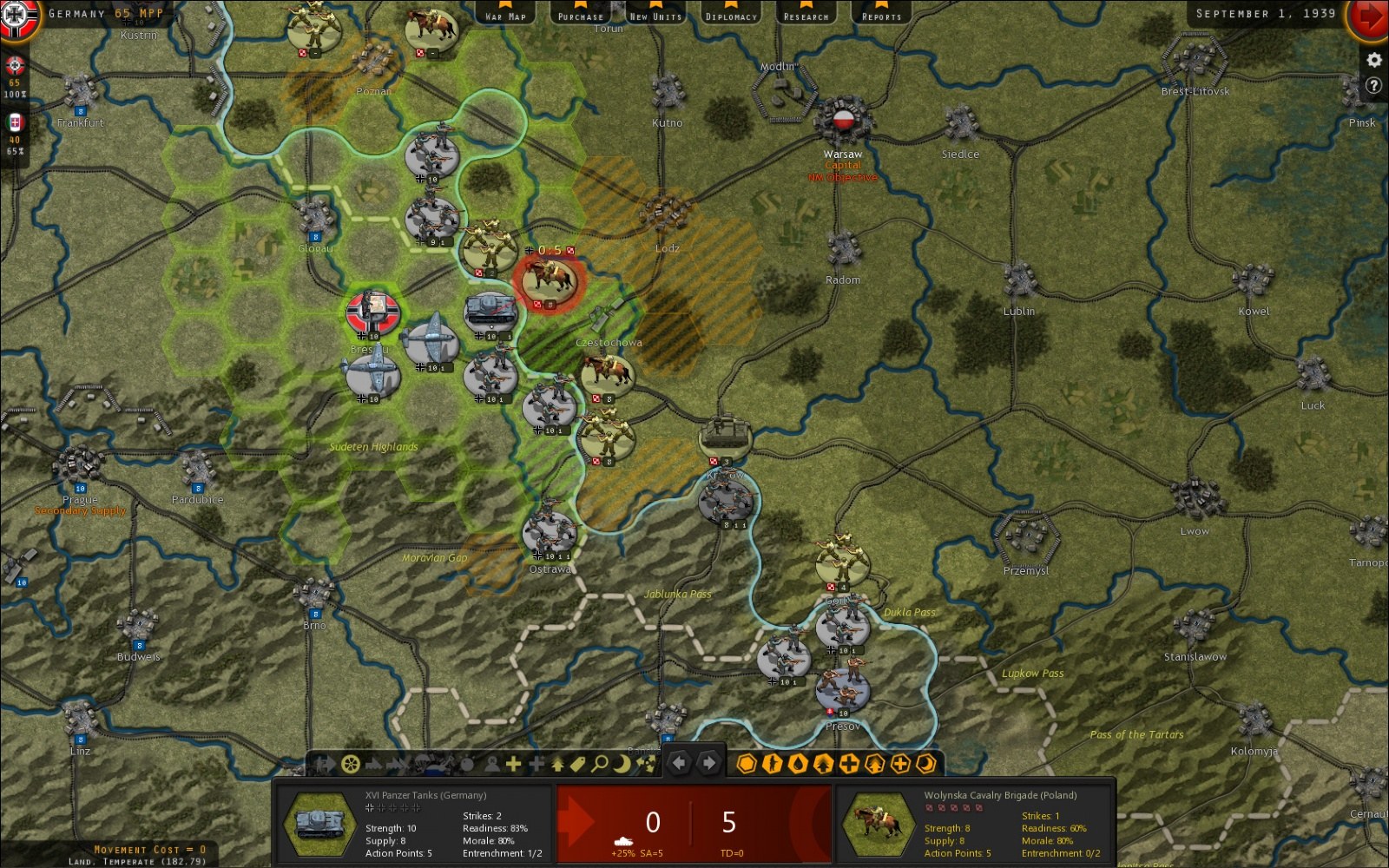
Task: Click the person icon on the unit toolbar
Action: [x=491, y=764]
